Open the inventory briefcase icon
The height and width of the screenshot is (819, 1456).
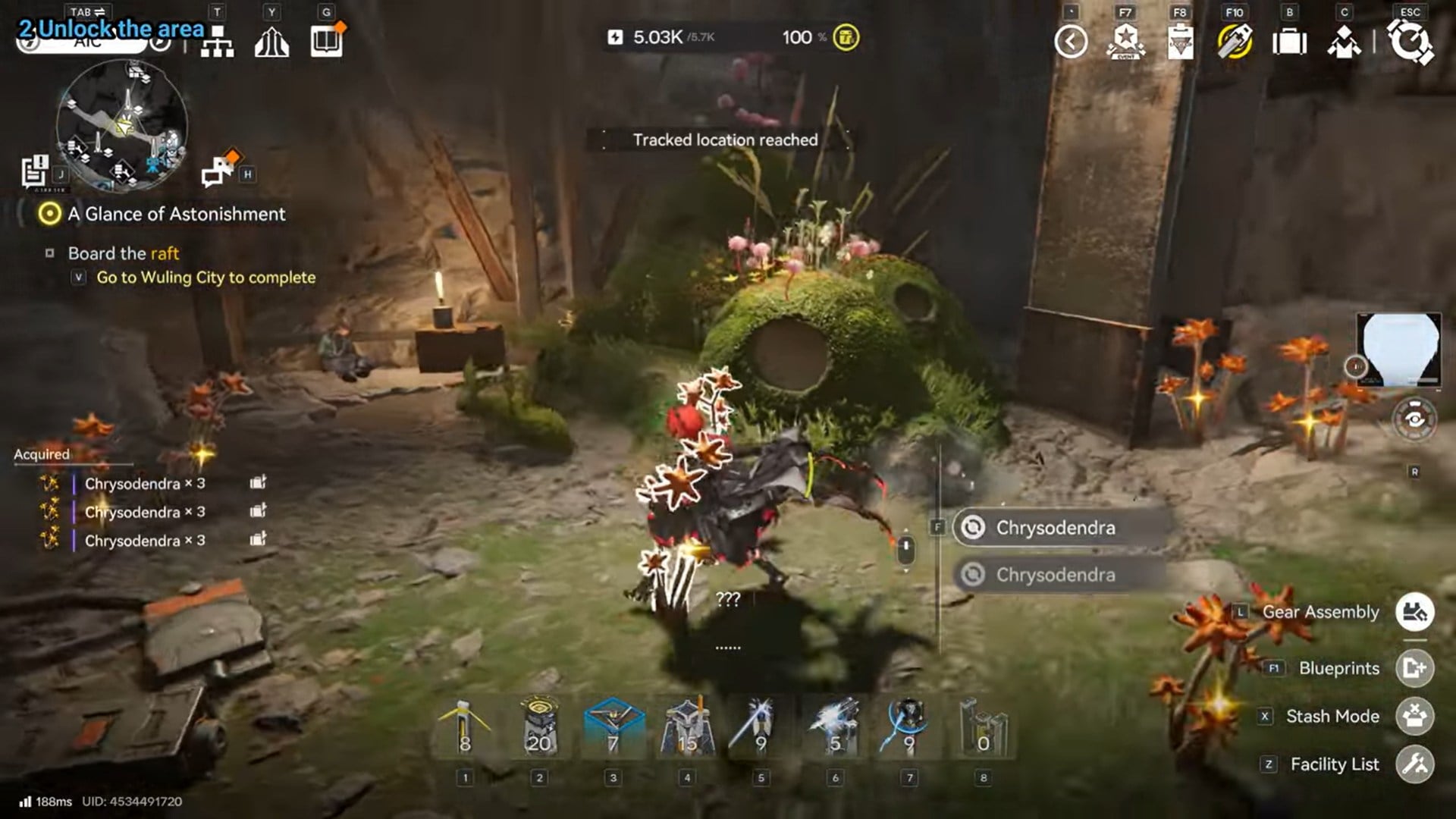pyautogui.click(x=1291, y=42)
